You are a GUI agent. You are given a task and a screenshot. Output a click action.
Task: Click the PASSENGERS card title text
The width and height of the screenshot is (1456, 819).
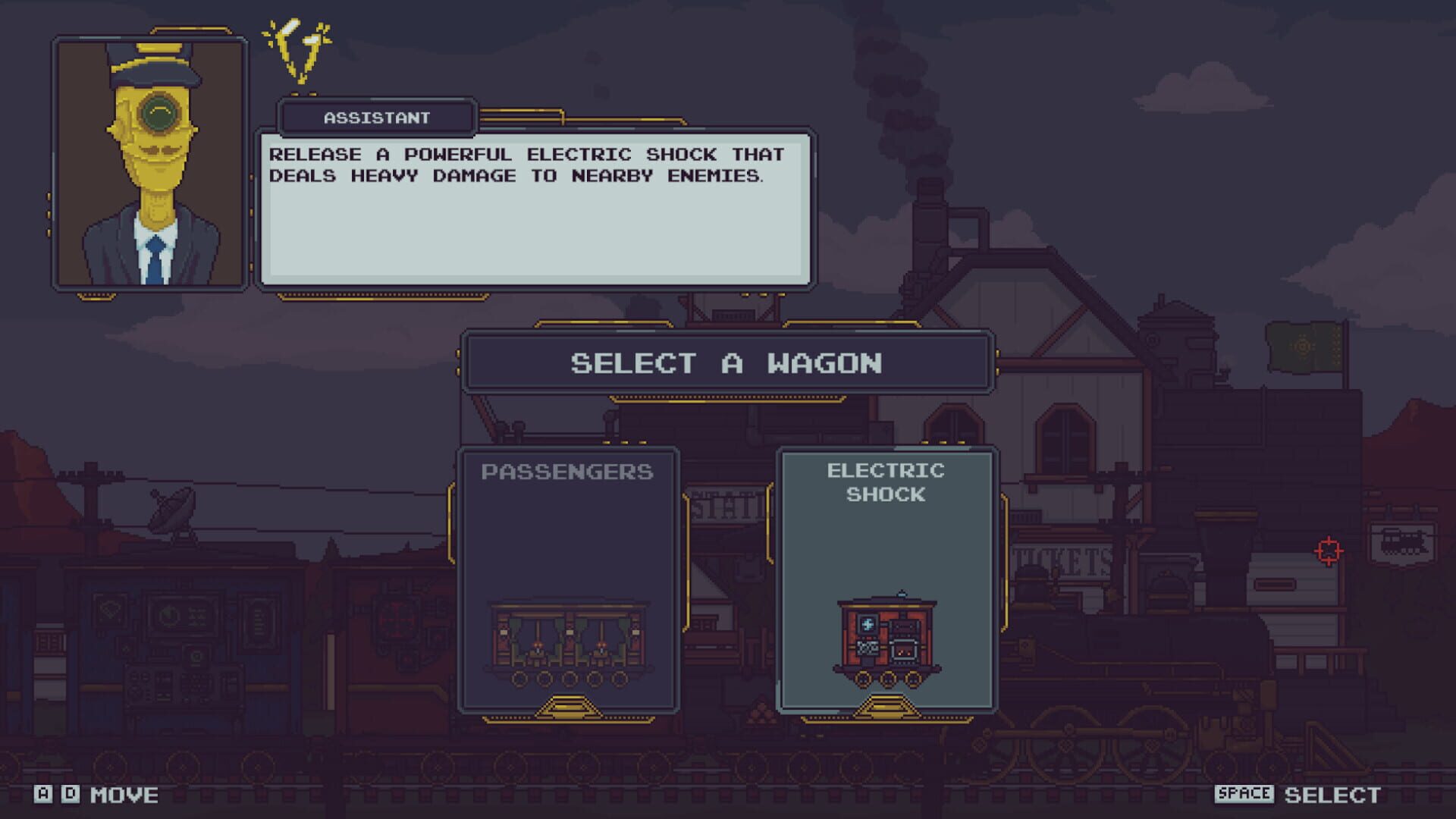coord(567,472)
